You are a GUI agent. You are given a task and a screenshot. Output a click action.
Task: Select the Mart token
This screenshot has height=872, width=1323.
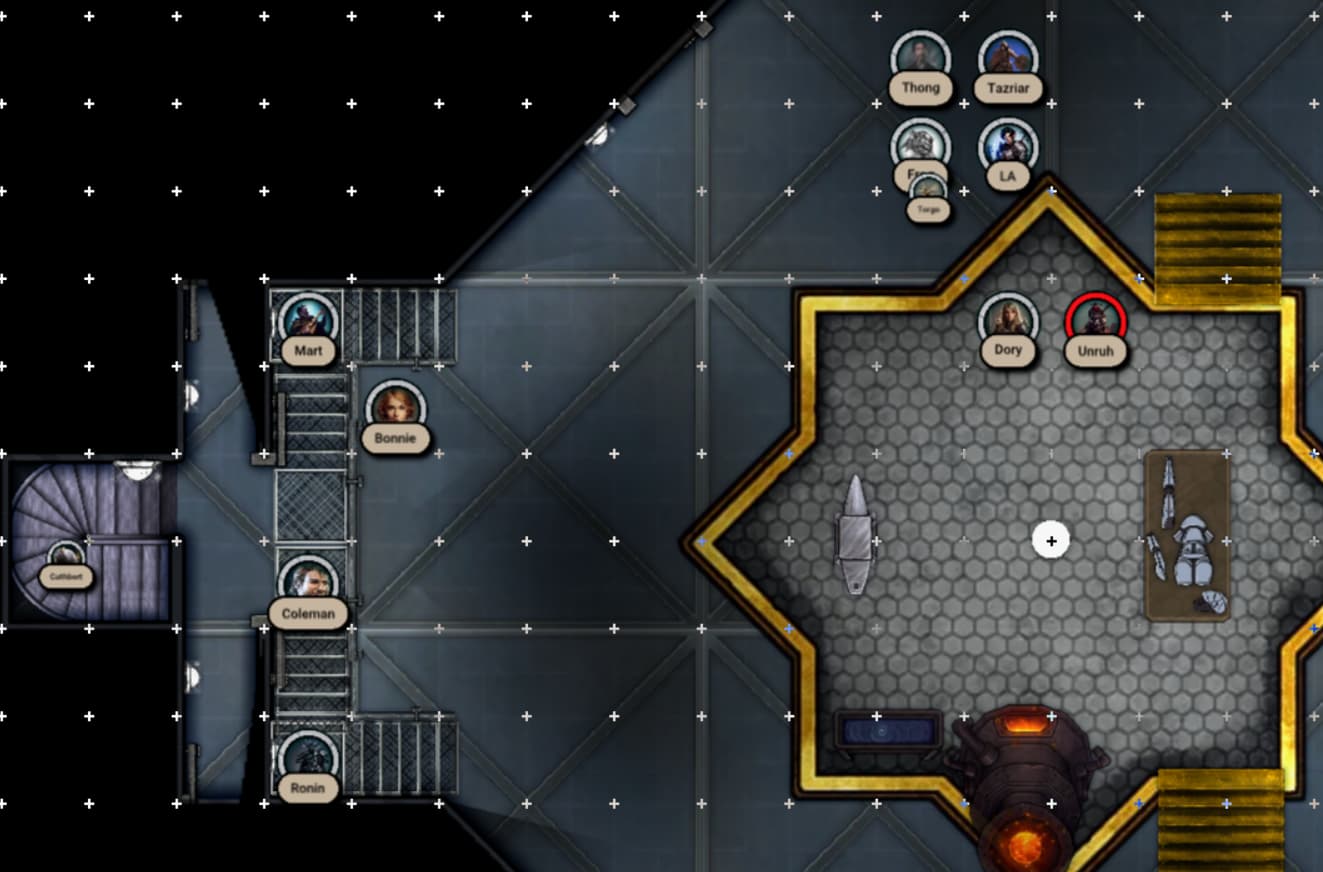click(x=308, y=322)
